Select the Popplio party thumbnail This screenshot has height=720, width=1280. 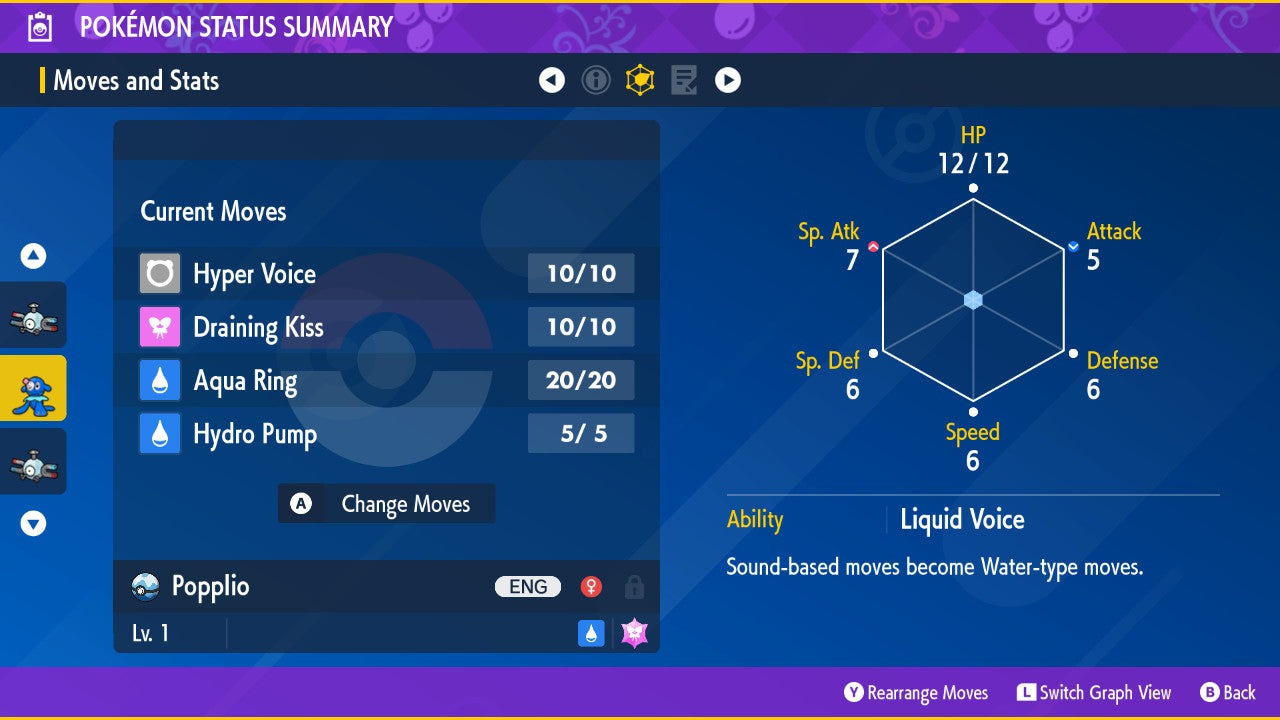(33, 388)
